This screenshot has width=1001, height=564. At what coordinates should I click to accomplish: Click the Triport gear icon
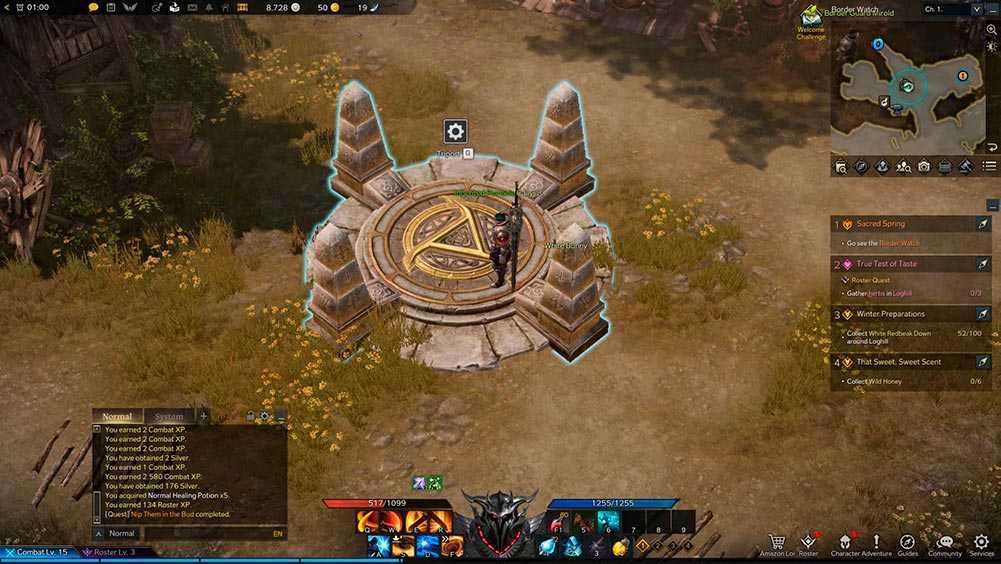(x=455, y=131)
